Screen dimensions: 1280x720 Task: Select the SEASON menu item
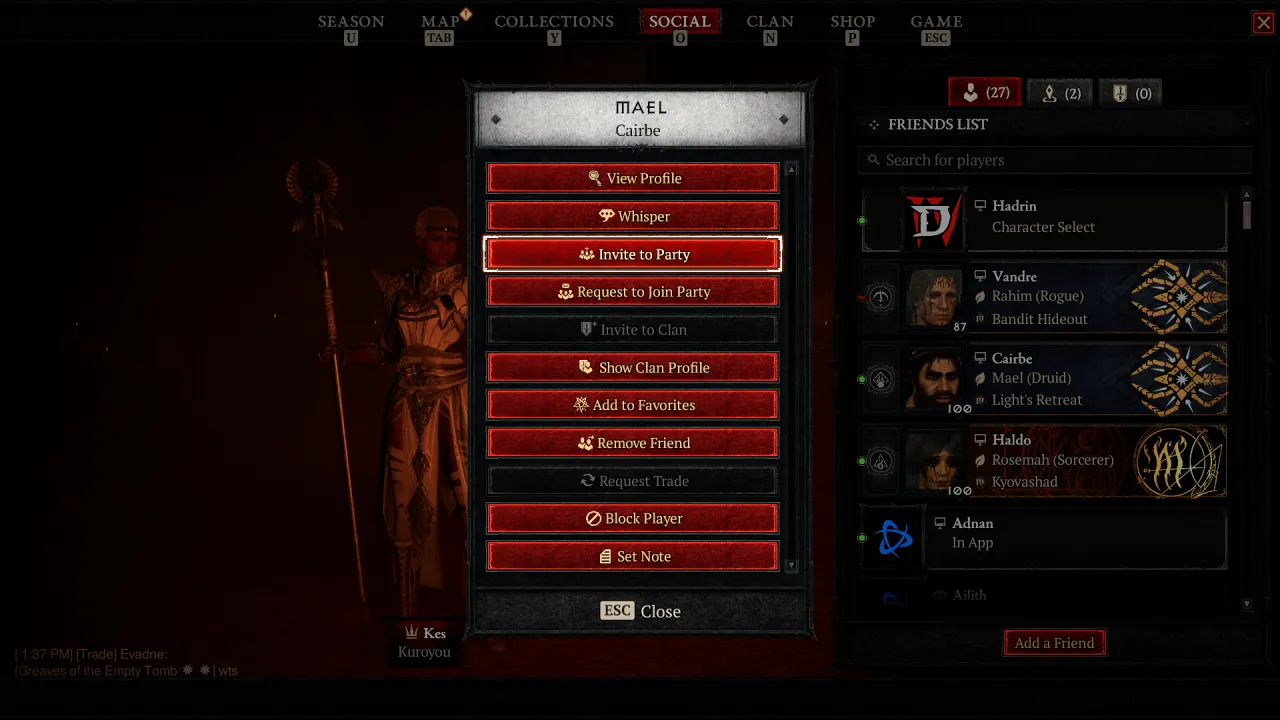351,21
